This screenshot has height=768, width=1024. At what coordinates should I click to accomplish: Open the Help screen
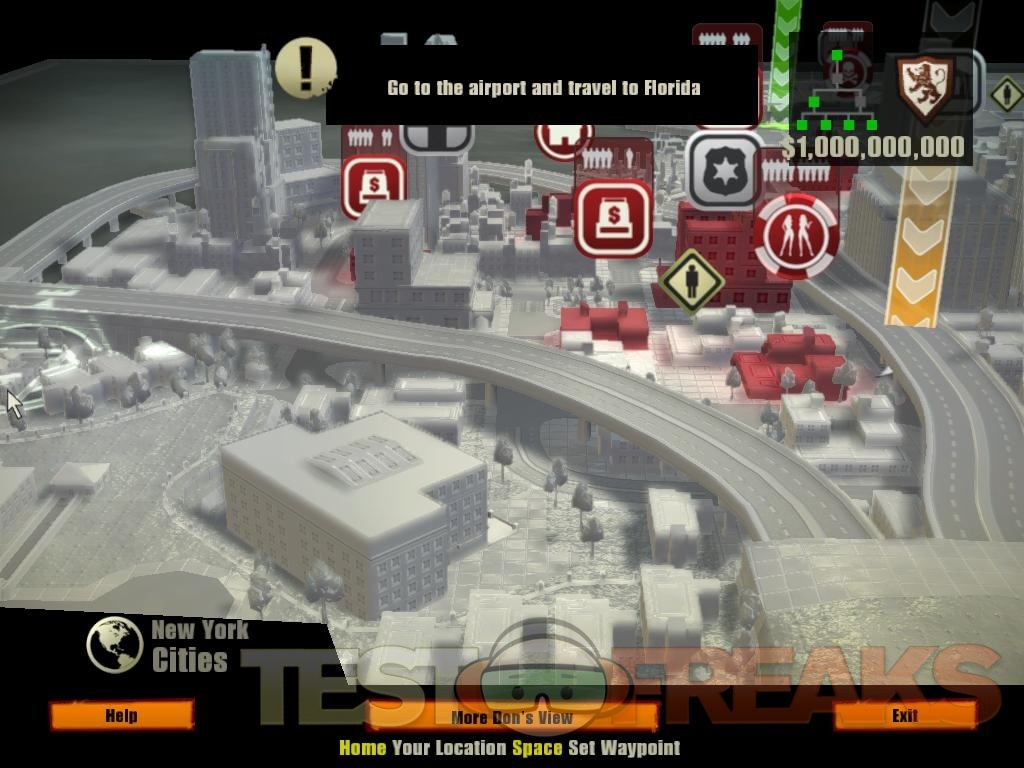(x=121, y=715)
